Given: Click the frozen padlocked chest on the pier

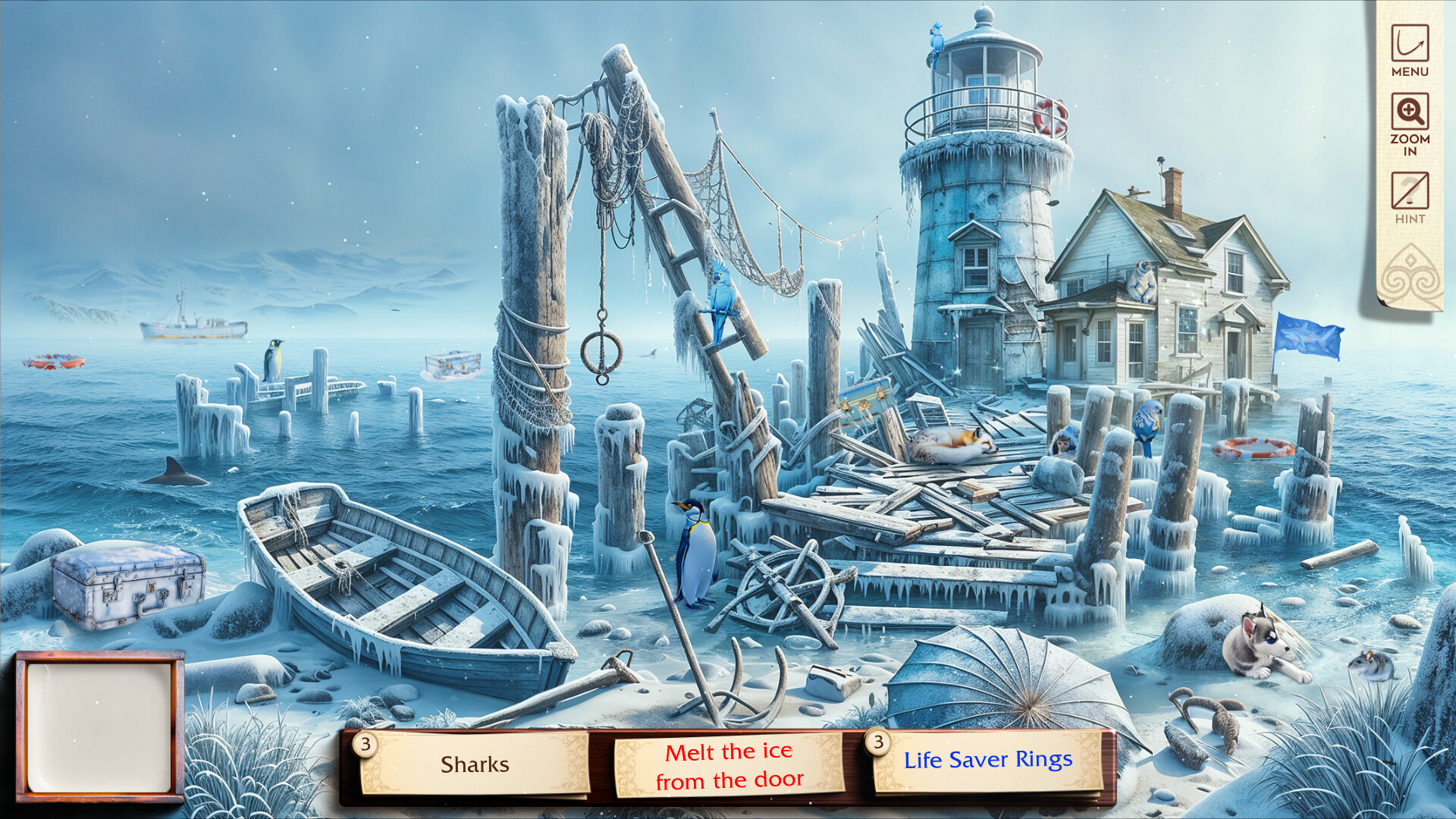Looking at the screenshot, I should (x=455, y=362).
